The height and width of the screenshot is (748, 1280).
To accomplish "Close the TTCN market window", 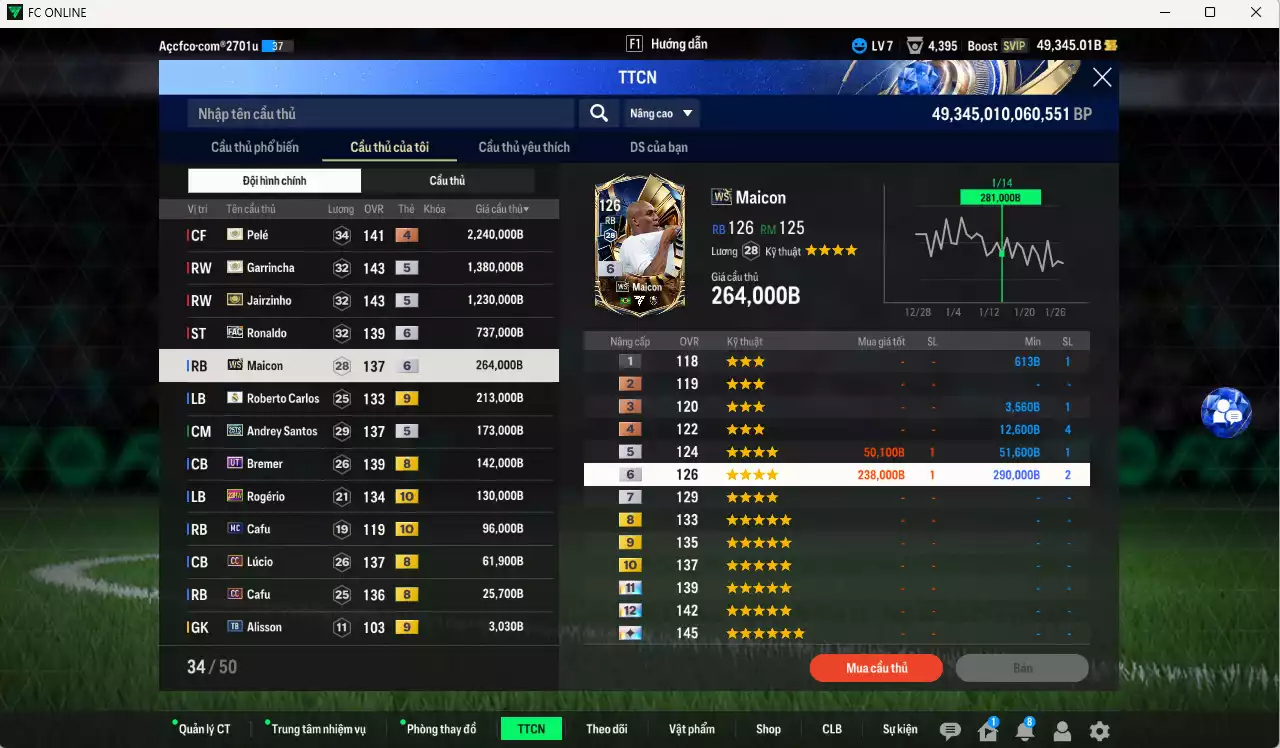I will pyautogui.click(x=1102, y=78).
